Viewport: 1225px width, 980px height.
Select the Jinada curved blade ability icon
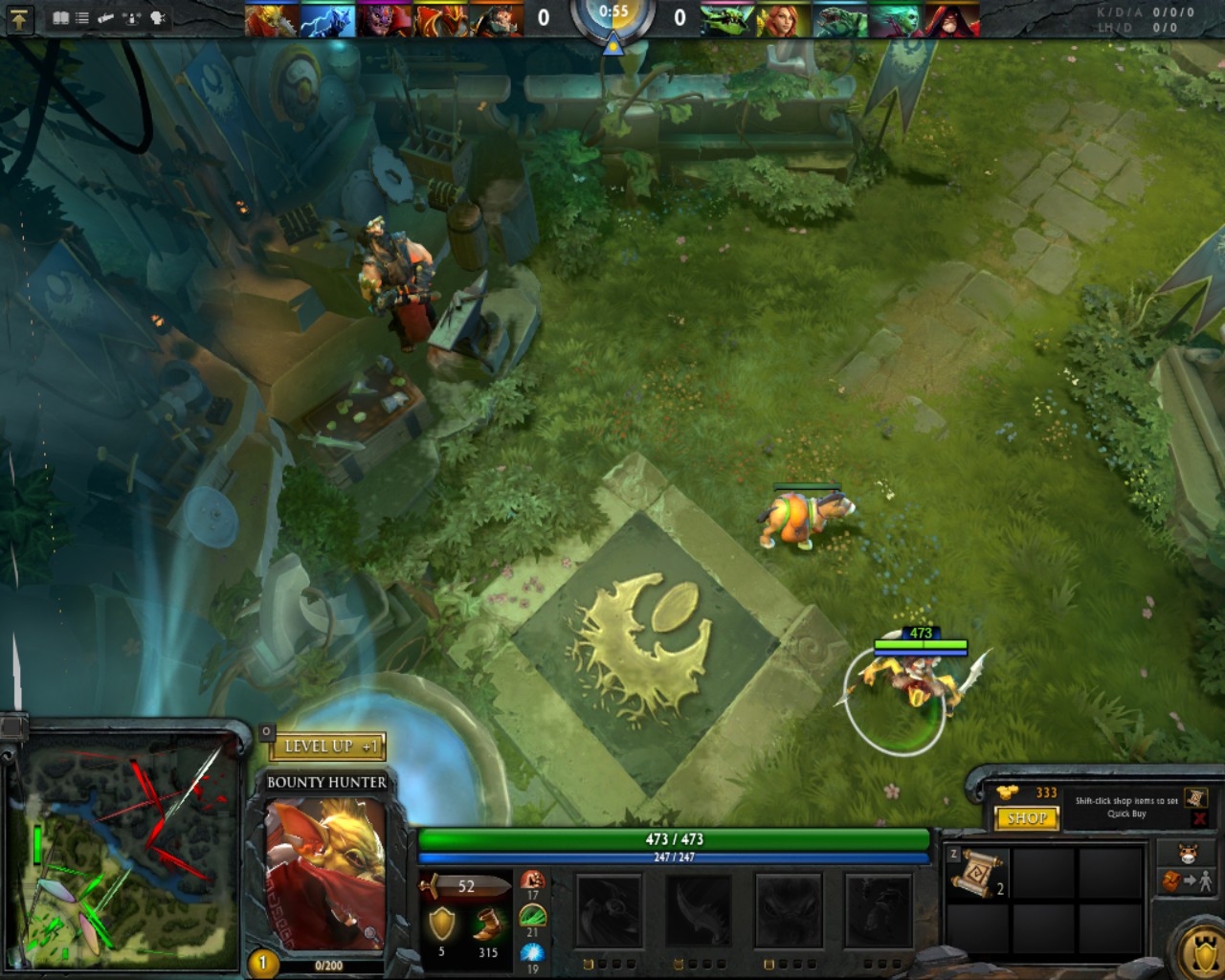[x=697, y=910]
